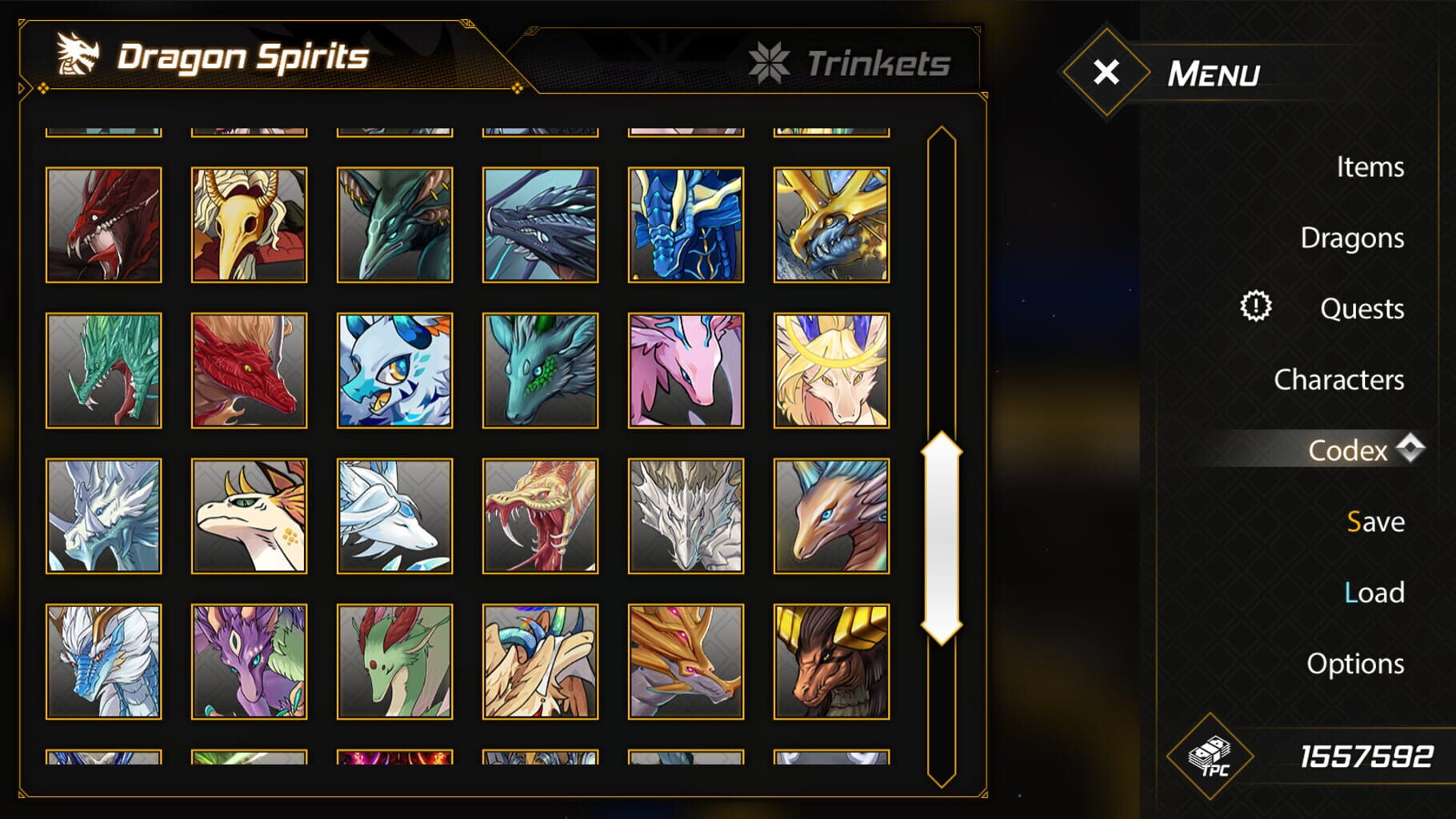Screen dimensions: 1456x819
Task: Click the diamond marker beside Codex
Action: click(x=1411, y=449)
